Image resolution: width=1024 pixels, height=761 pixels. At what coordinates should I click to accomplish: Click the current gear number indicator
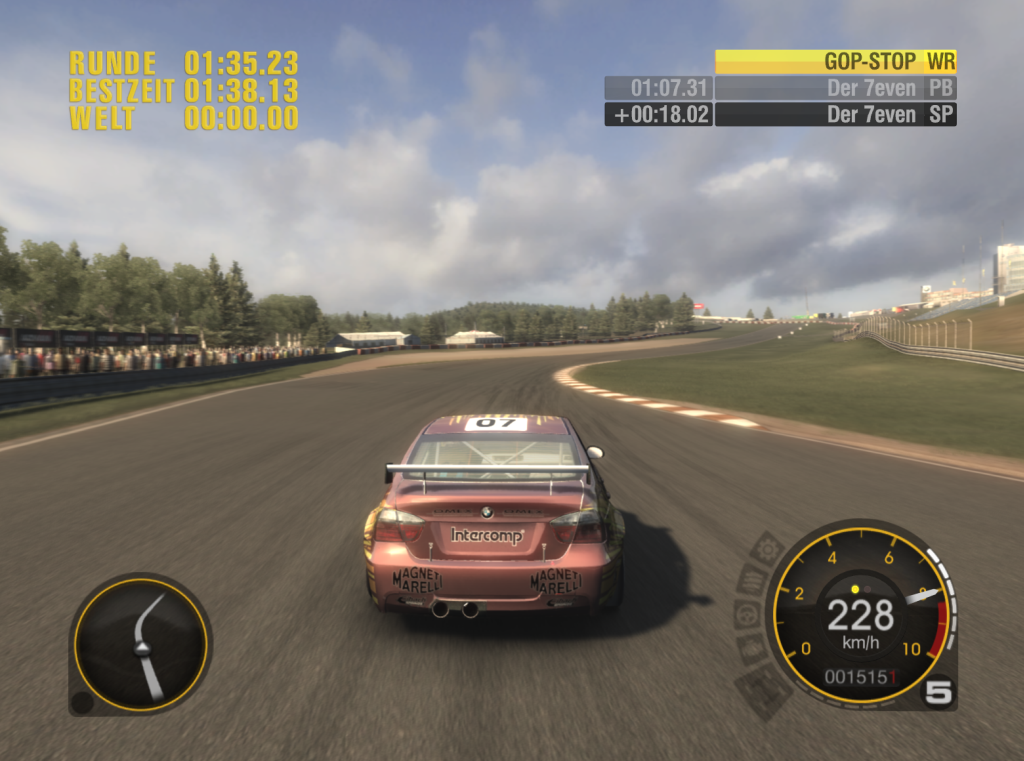pyautogui.click(x=939, y=692)
